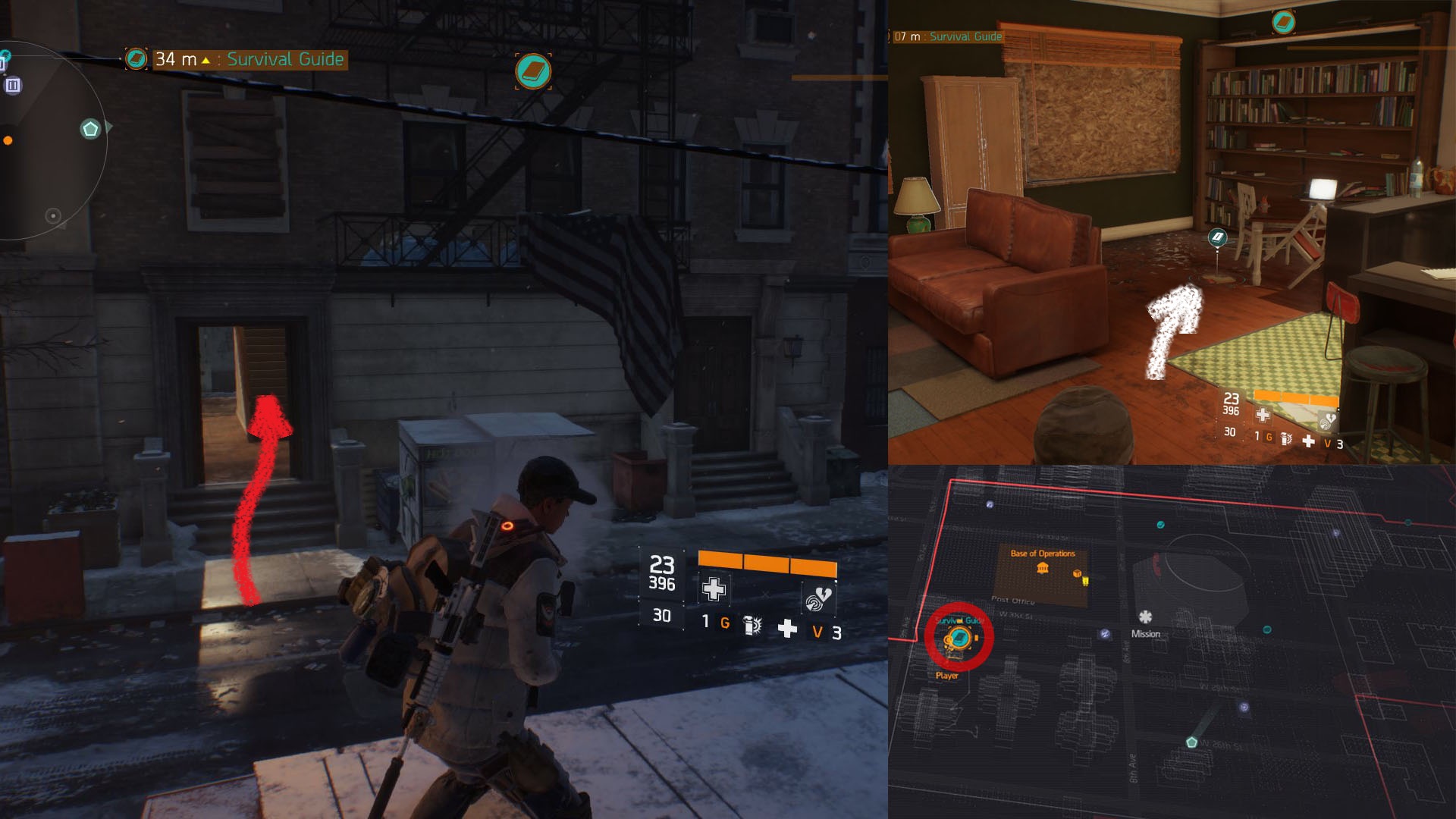
Task: Select the orange crate icon at Base of Operations
Action: (x=1077, y=574)
